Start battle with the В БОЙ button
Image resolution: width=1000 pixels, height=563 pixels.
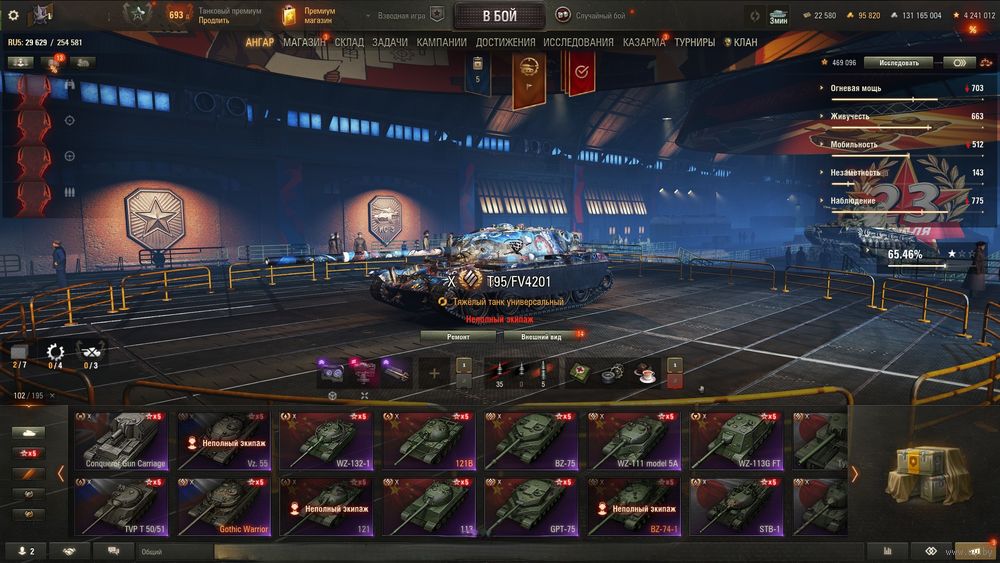coord(500,15)
